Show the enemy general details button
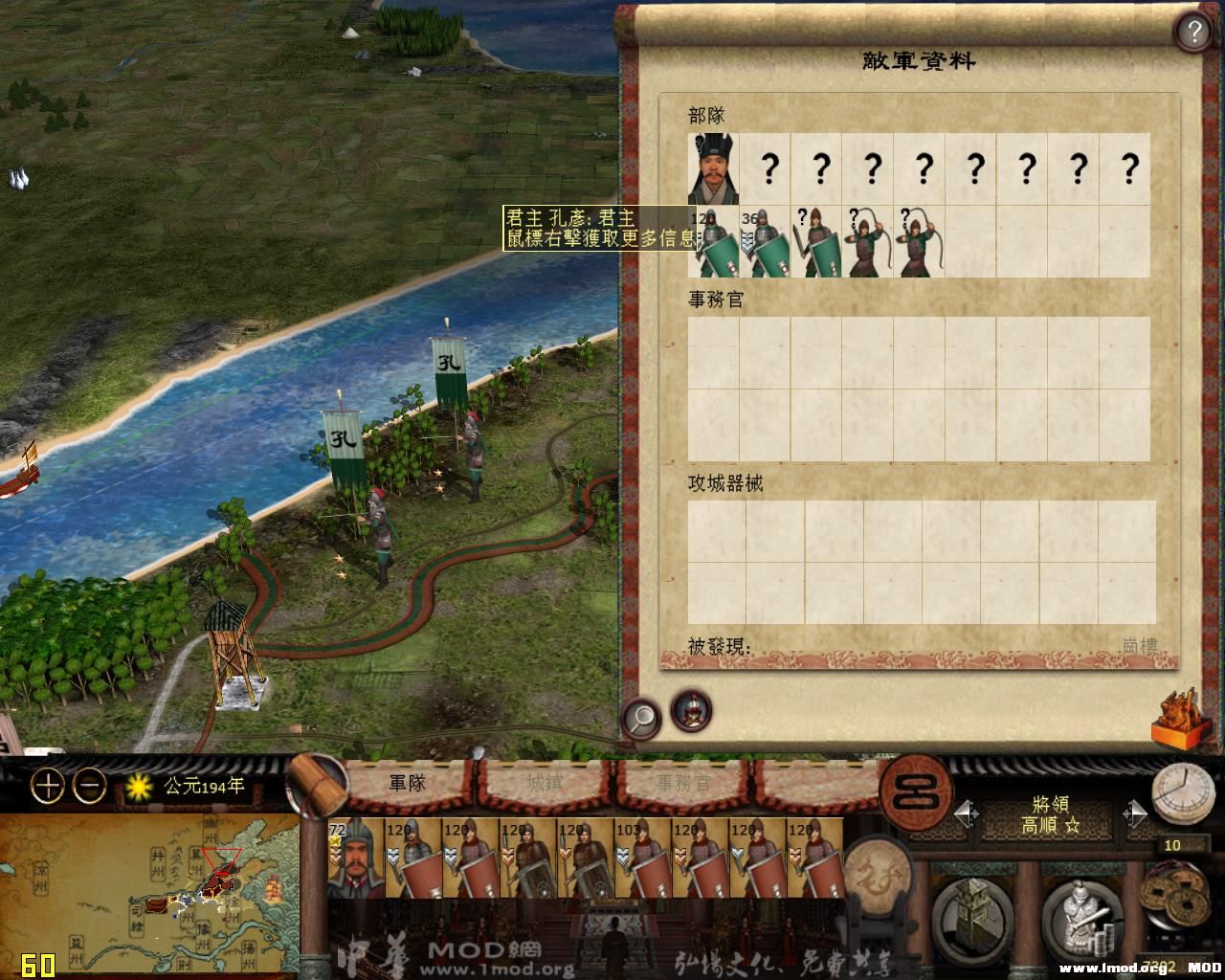Viewport: 1225px width, 980px height. coord(690,711)
